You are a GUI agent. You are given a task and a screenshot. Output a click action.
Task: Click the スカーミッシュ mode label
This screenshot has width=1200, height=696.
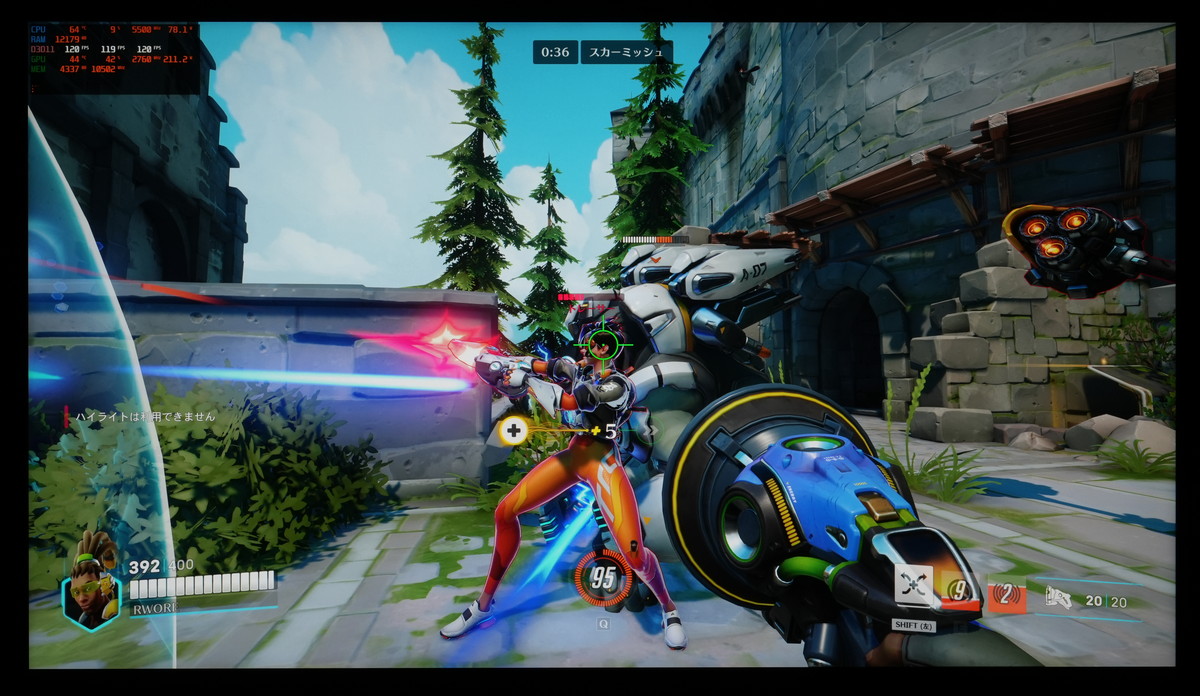pos(626,52)
